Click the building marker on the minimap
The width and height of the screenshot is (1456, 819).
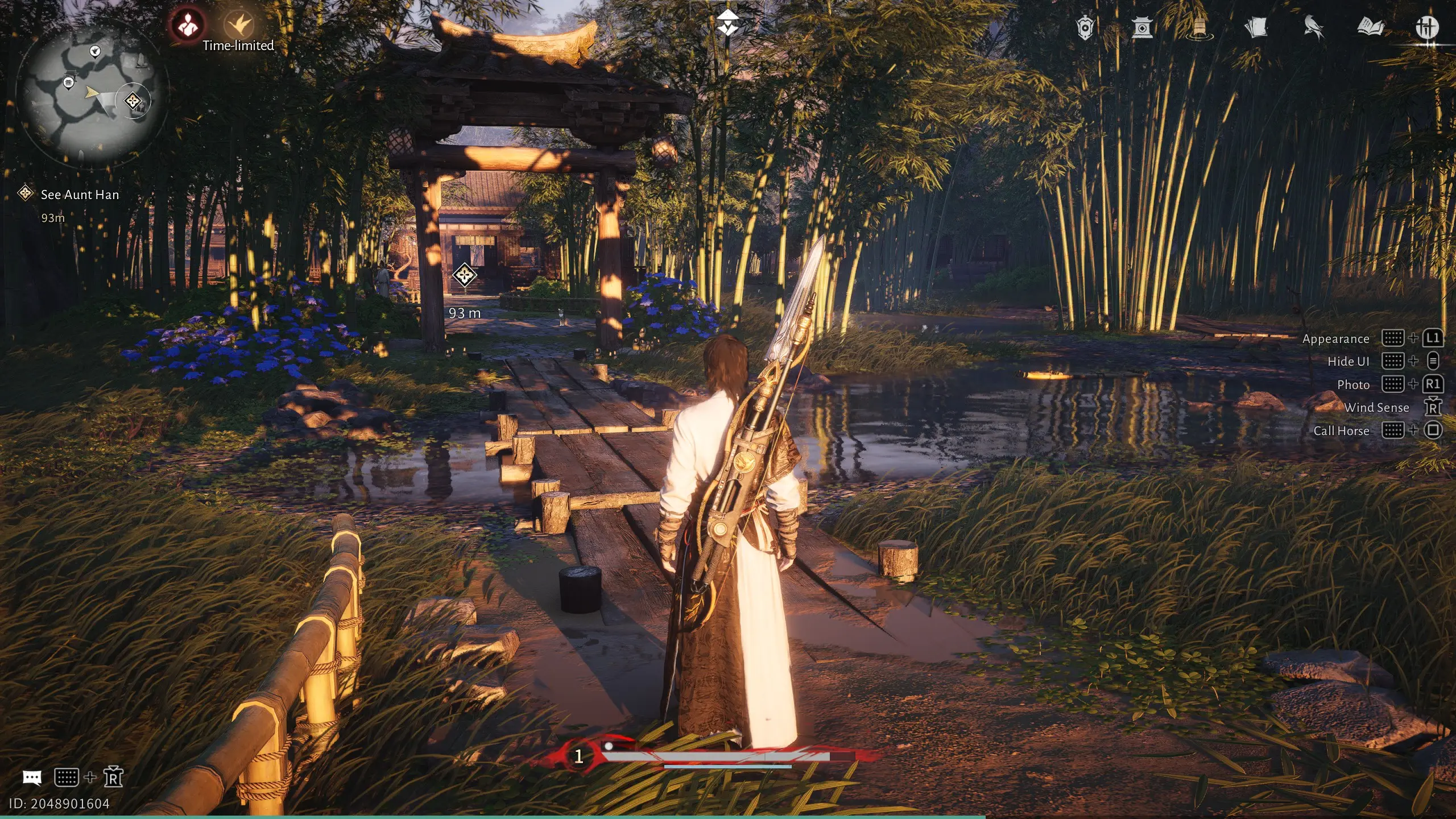coord(69,83)
